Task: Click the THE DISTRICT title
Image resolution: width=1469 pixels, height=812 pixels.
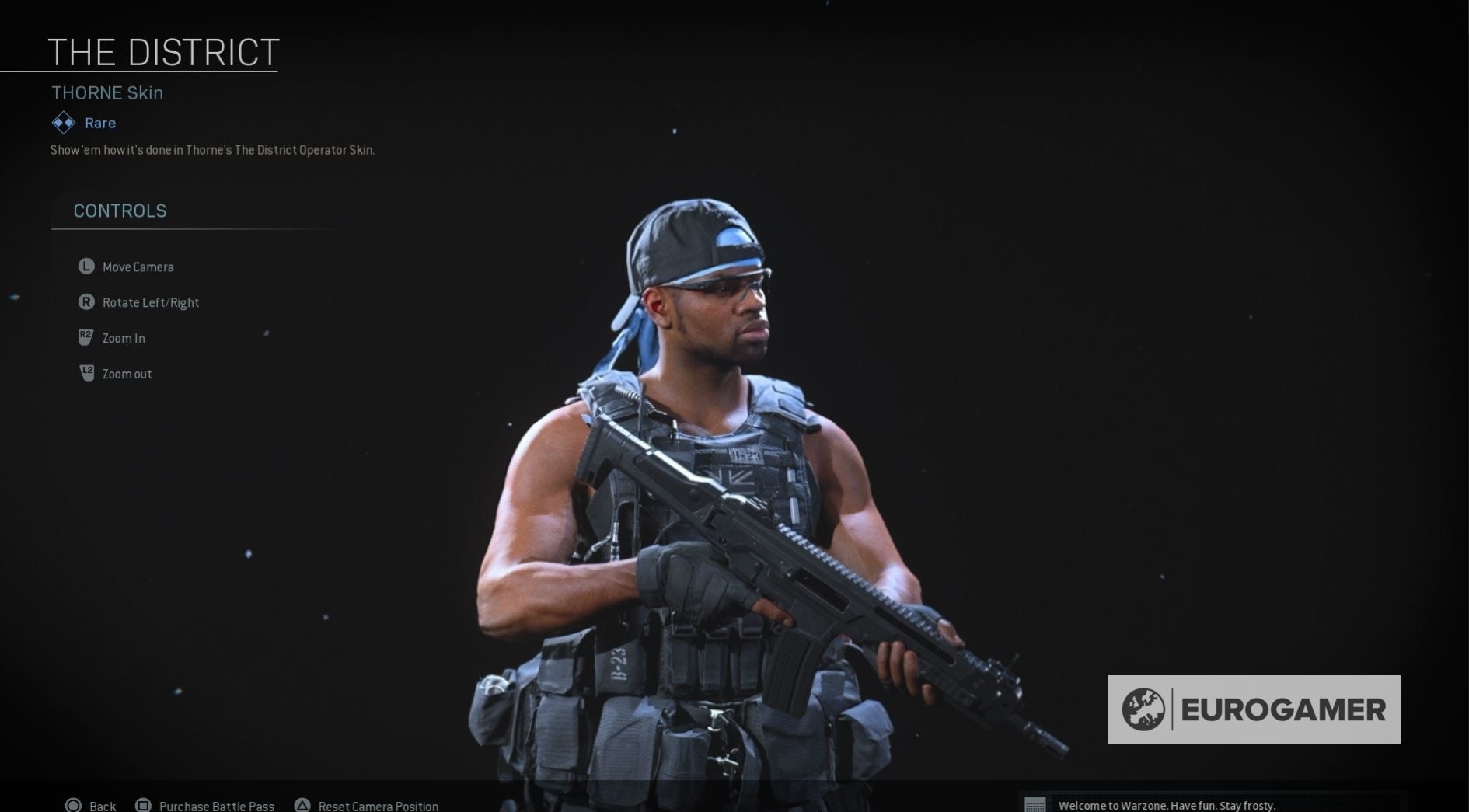Action: [163, 51]
